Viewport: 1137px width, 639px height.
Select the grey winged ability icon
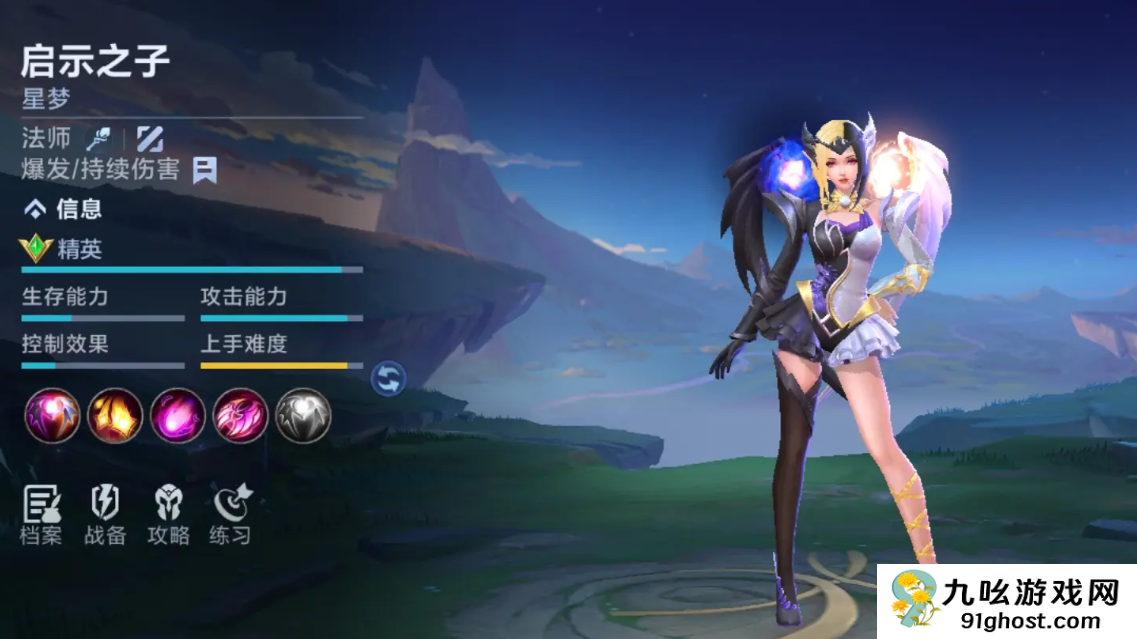[x=303, y=416]
